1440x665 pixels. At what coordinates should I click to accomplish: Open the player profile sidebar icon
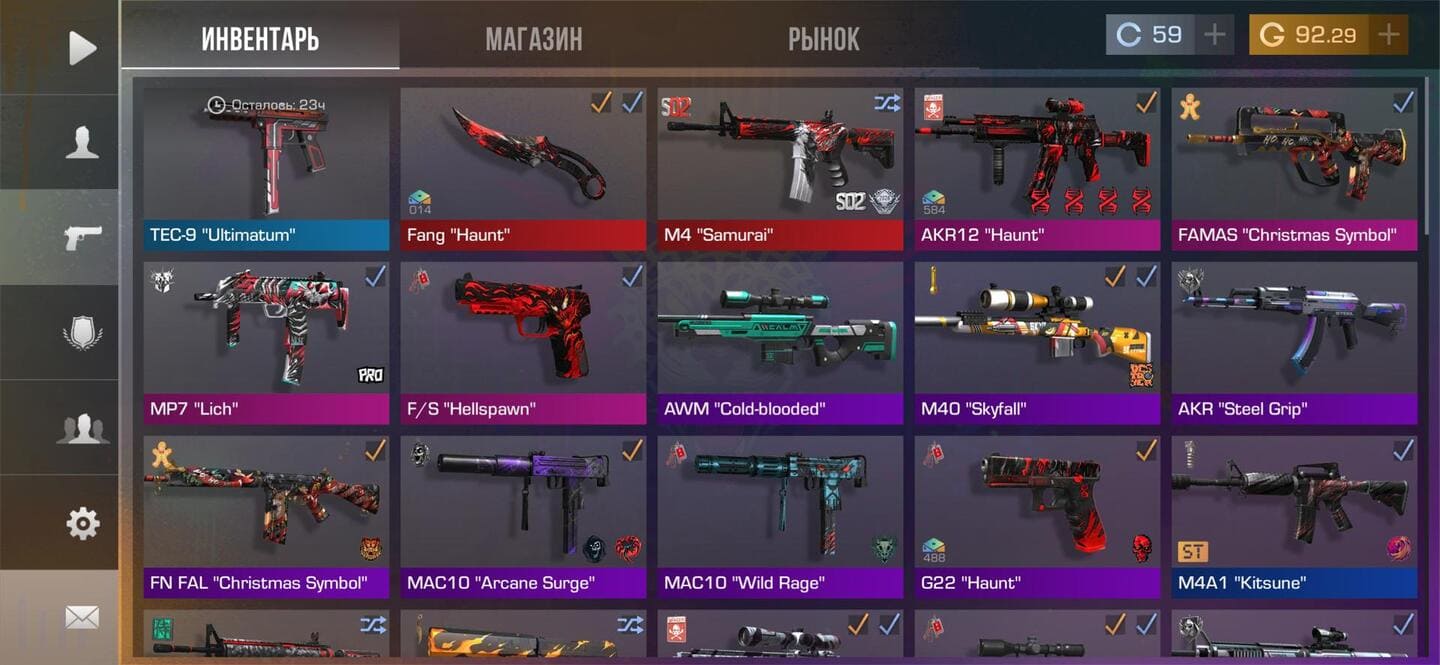tap(82, 143)
